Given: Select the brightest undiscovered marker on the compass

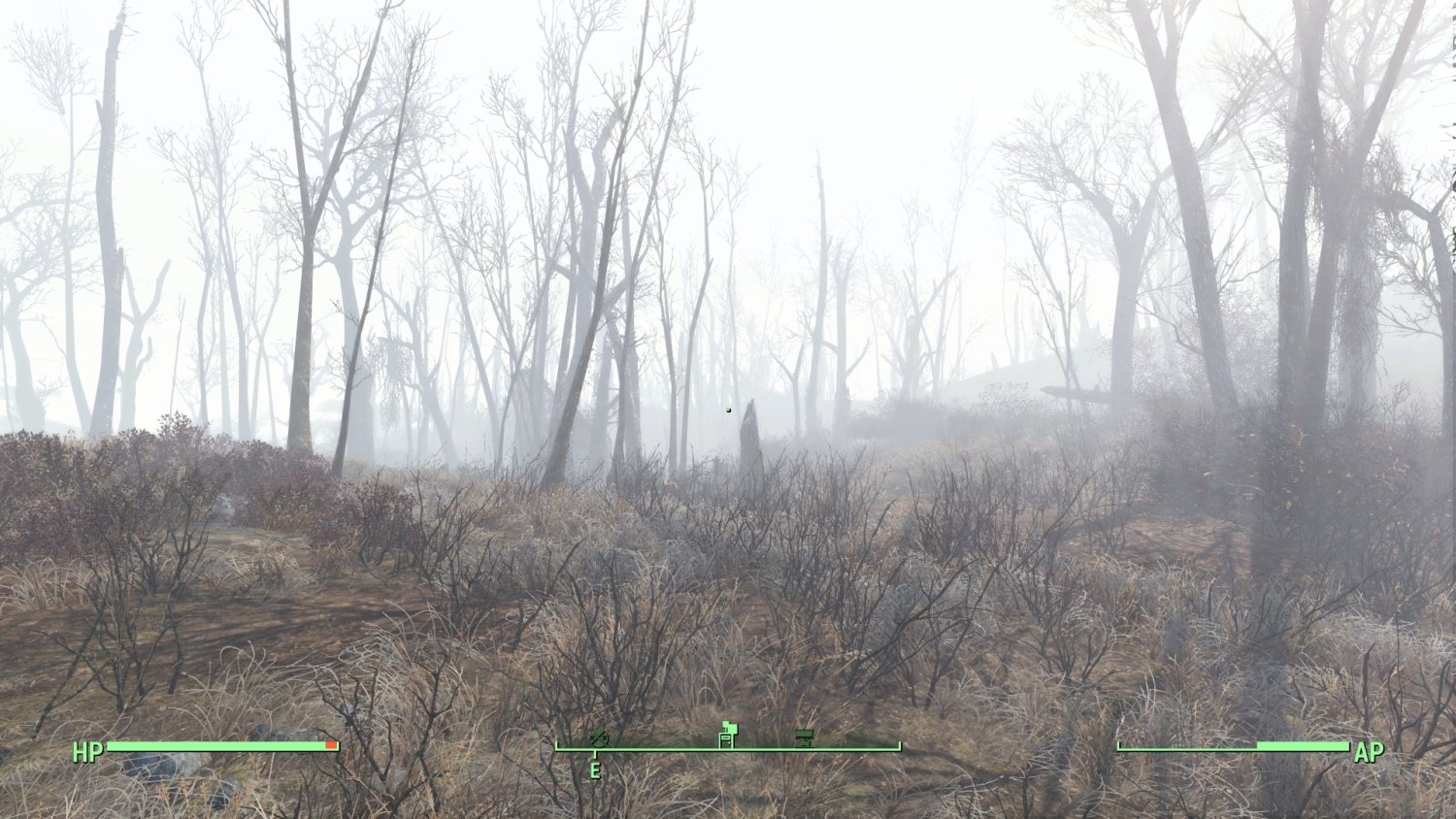Looking at the screenshot, I should coord(726,734).
